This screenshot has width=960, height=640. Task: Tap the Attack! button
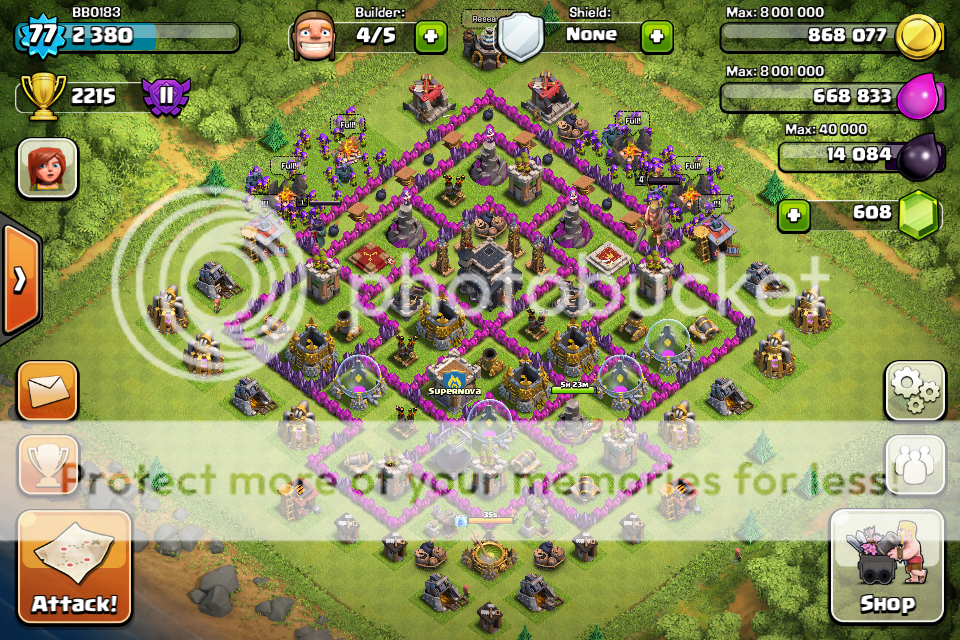pyautogui.click(x=74, y=567)
